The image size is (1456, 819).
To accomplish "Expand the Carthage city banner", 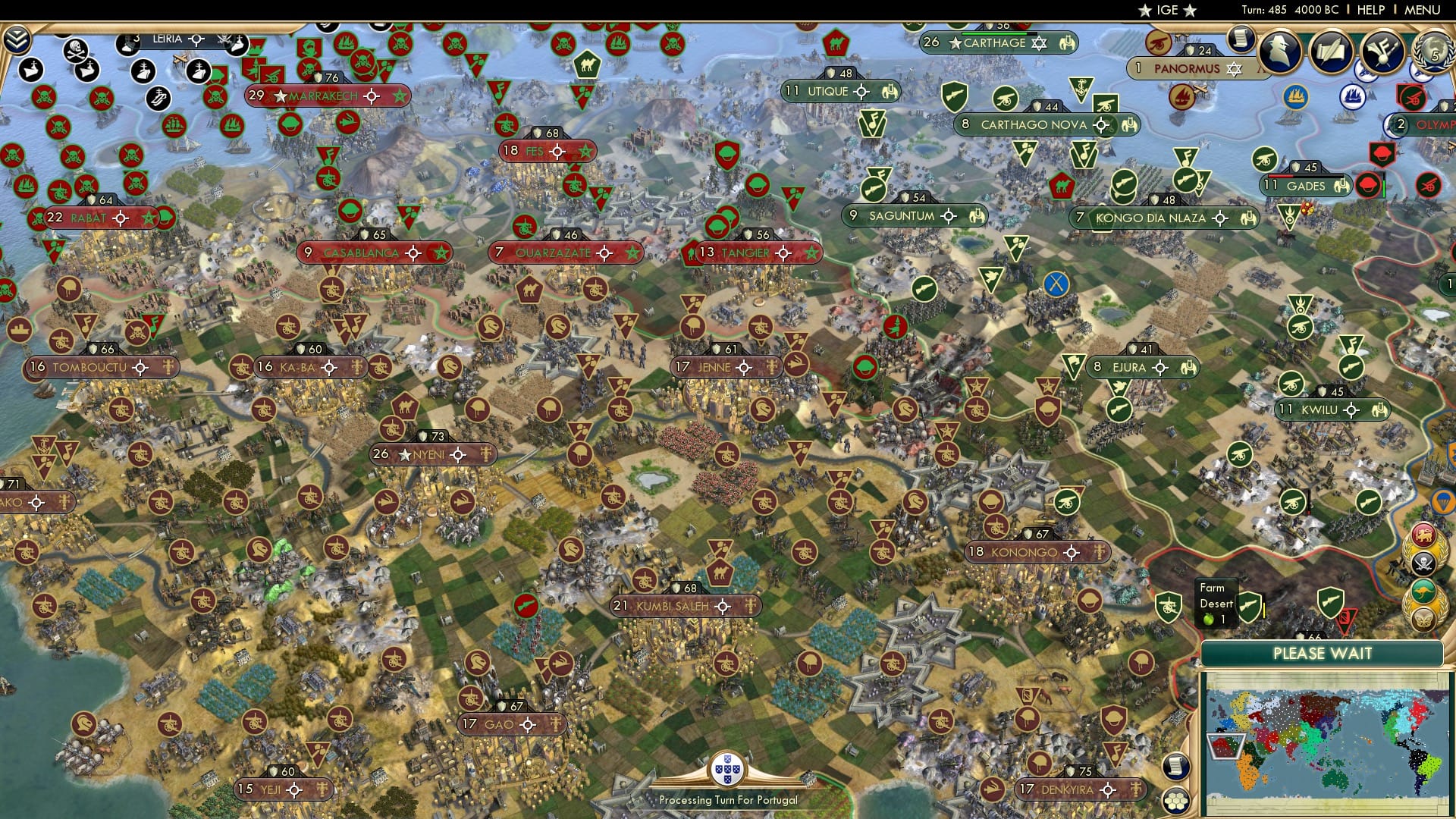I will tap(993, 43).
